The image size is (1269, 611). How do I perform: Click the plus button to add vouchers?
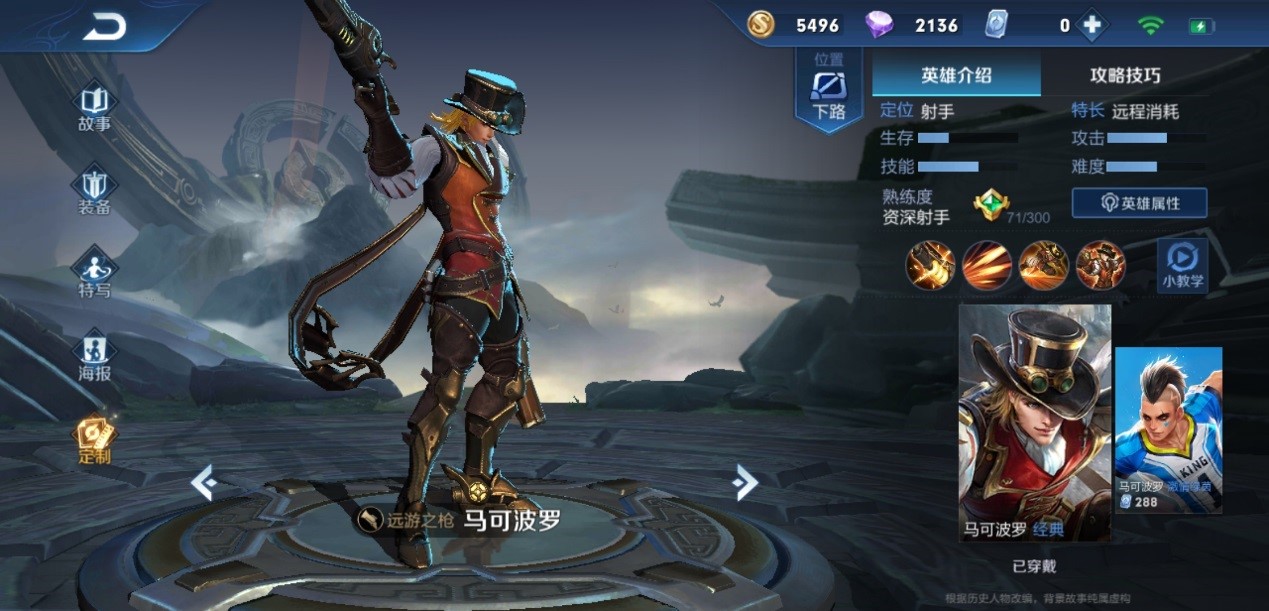(x=1091, y=26)
